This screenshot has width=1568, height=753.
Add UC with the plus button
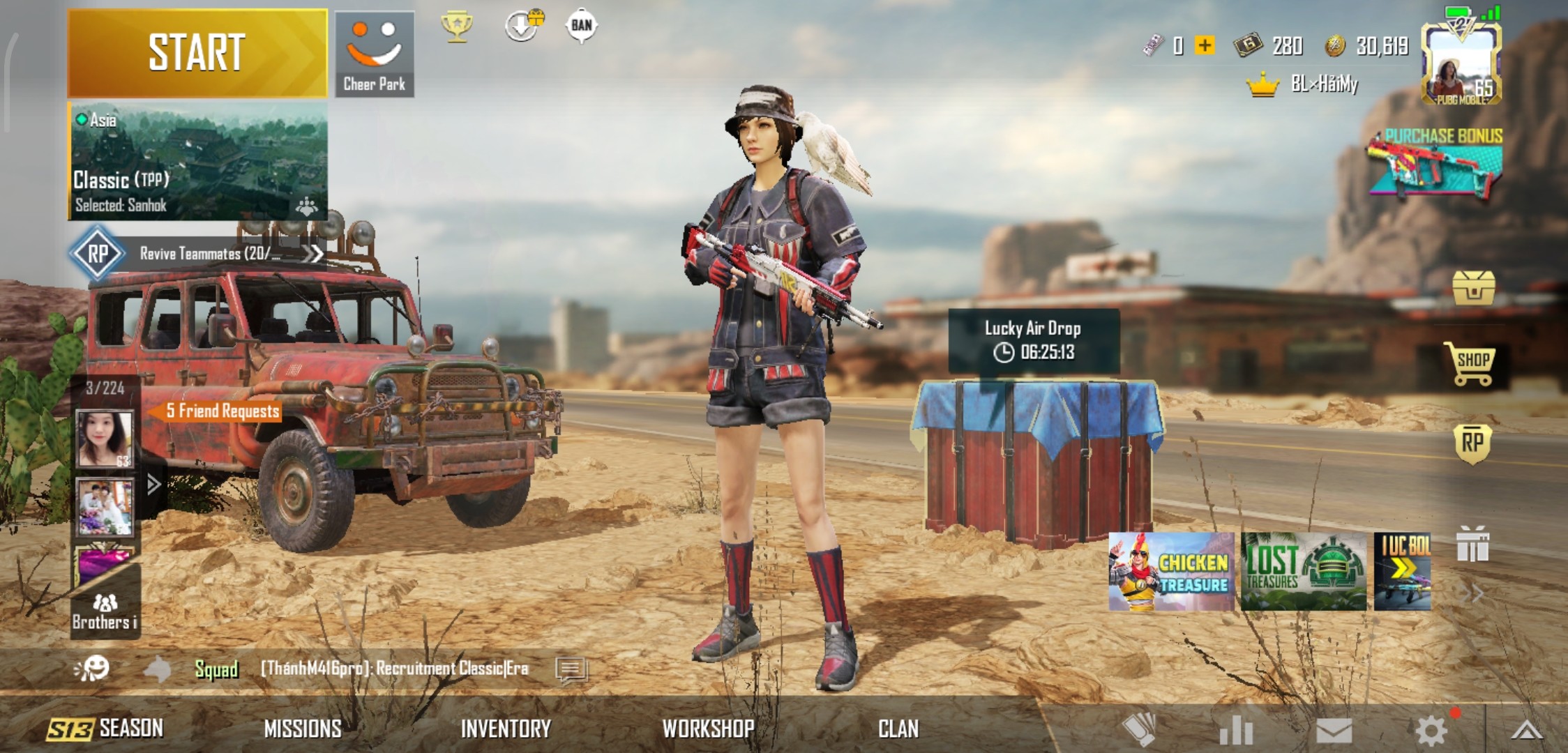[x=1205, y=45]
